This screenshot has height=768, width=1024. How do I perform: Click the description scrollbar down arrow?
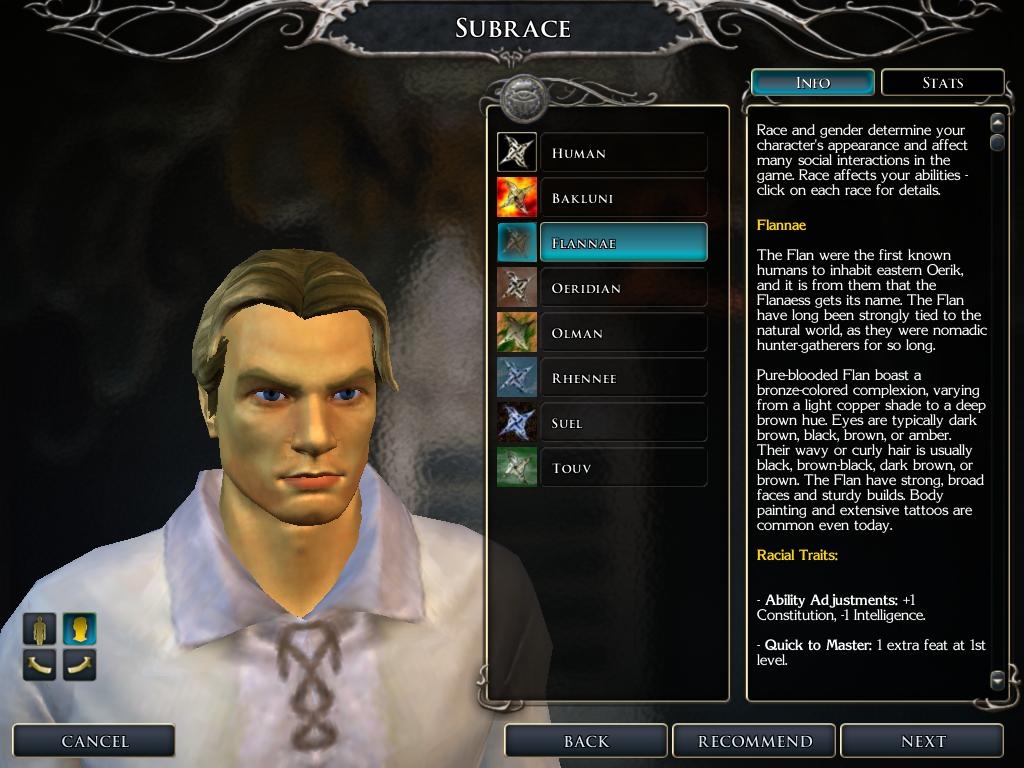[x=997, y=680]
